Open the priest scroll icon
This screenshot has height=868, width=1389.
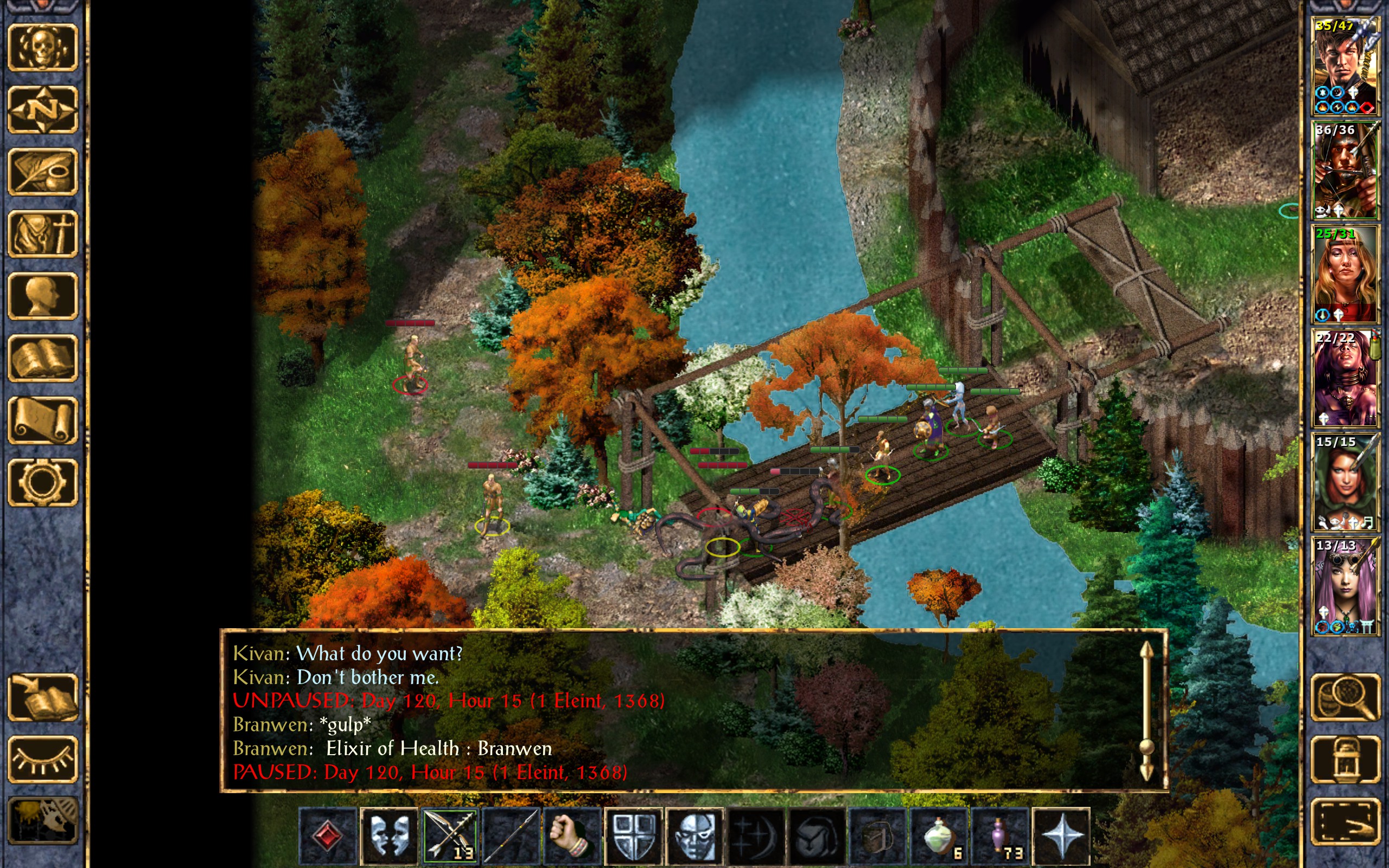tap(42, 419)
